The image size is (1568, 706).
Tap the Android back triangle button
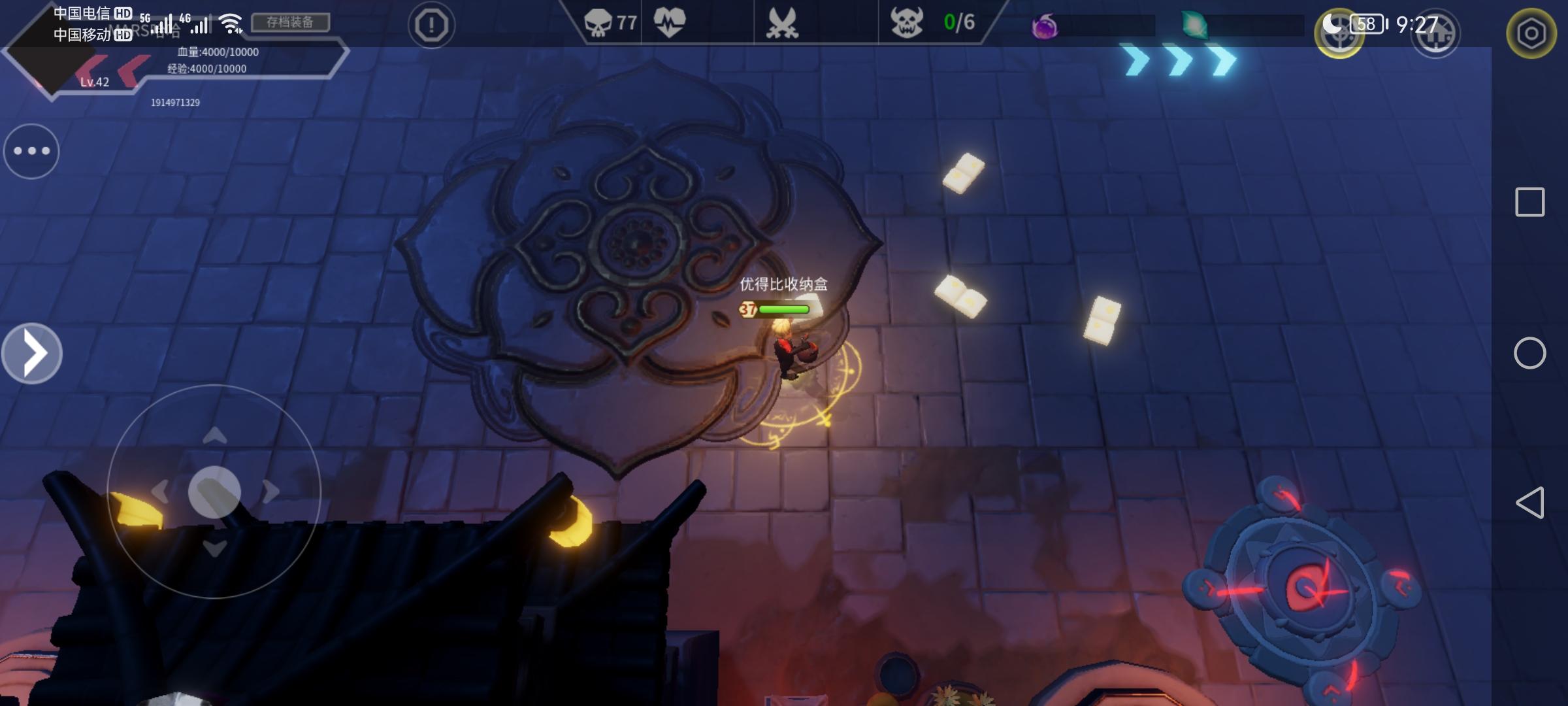point(1529,503)
